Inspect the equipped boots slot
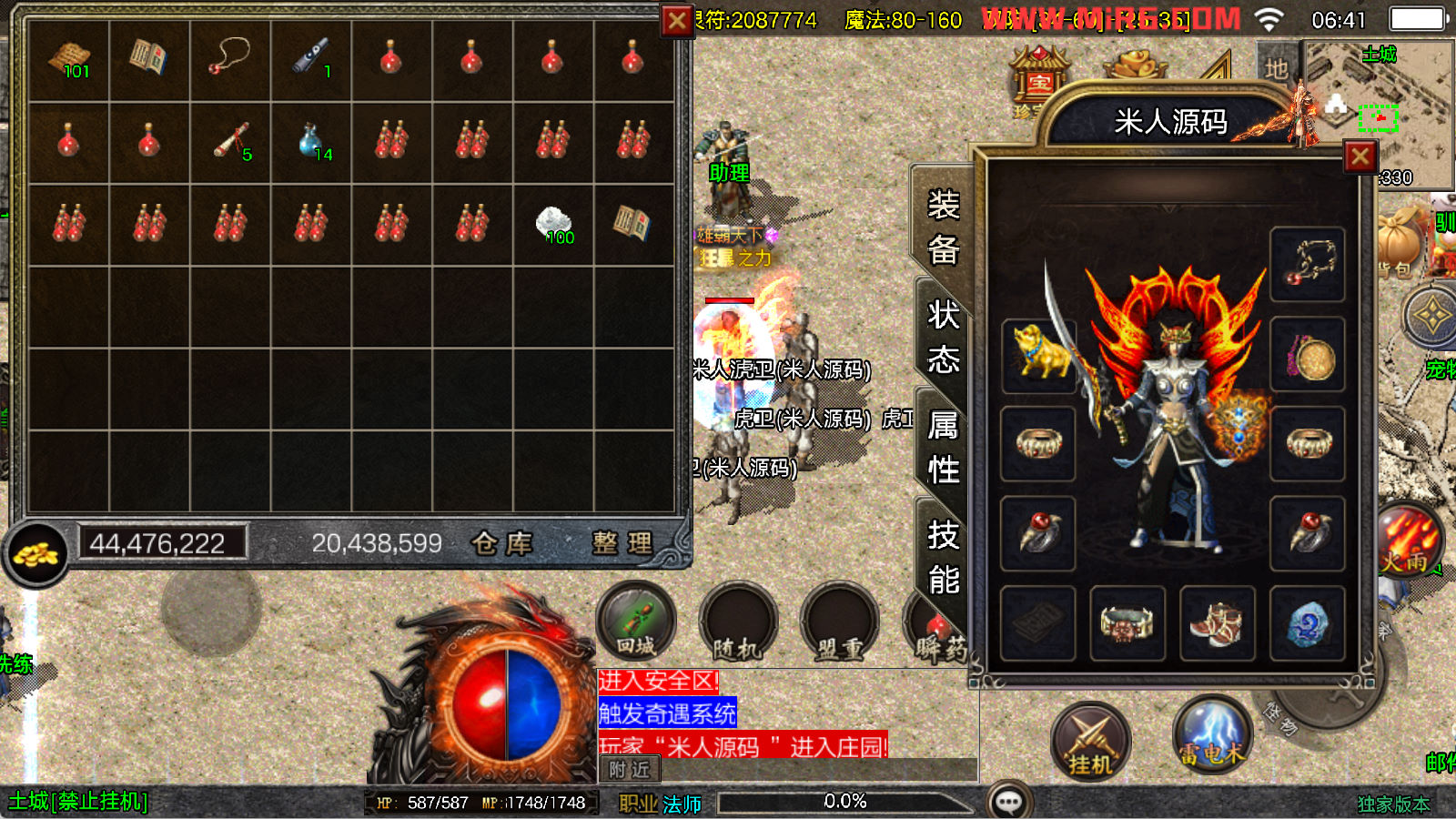Image resolution: width=1456 pixels, height=819 pixels. pos(1217,623)
